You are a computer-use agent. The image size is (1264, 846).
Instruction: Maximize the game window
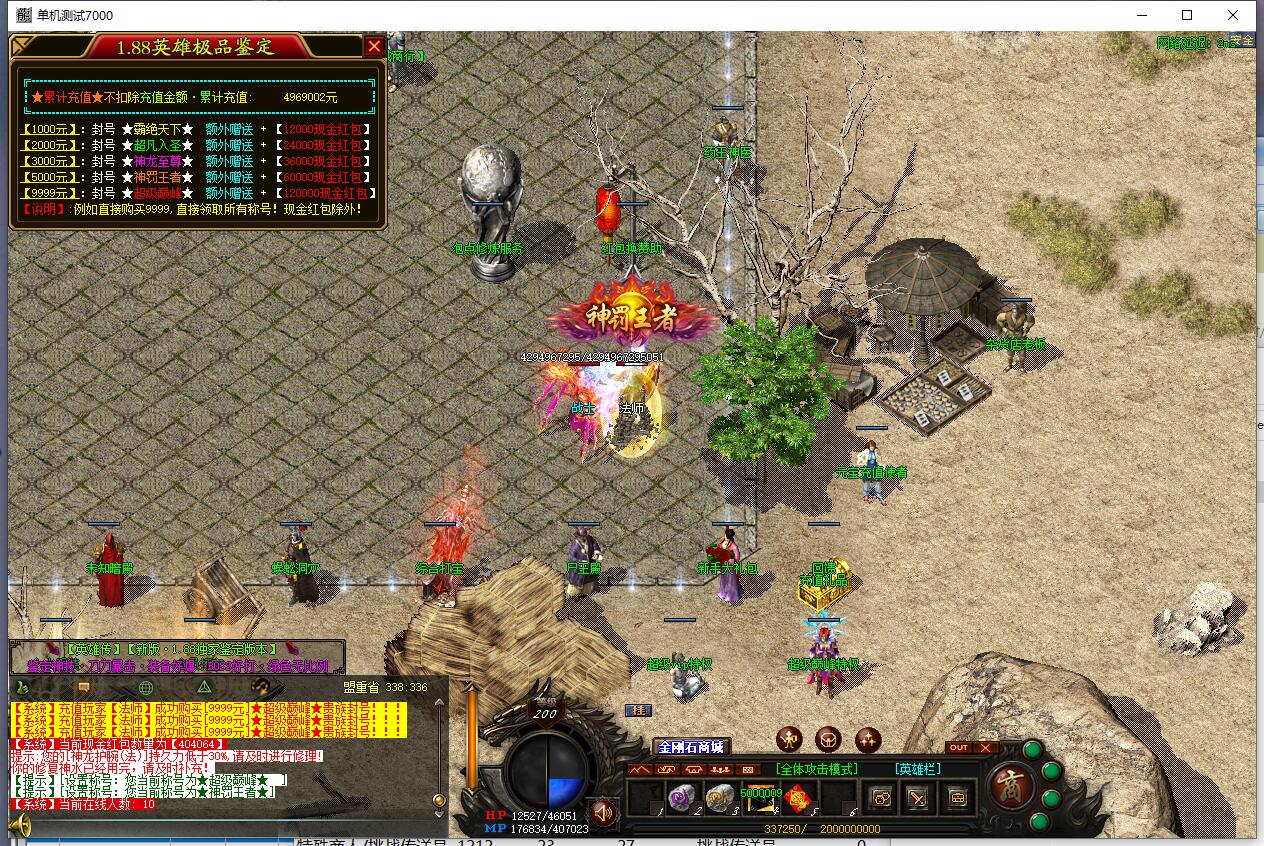(x=1187, y=15)
